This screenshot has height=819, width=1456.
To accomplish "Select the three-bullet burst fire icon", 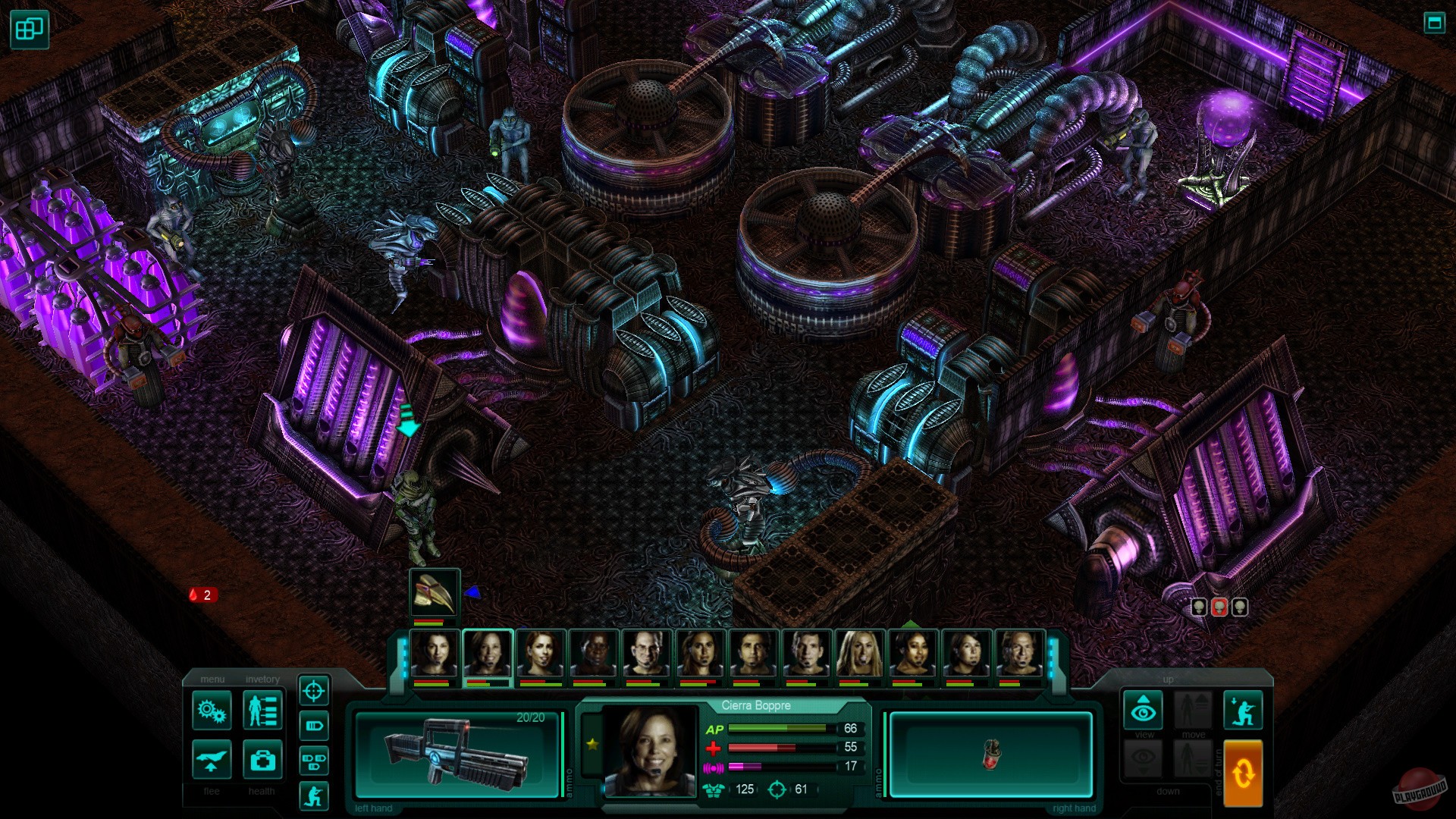I will pyautogui.click(x=315, y=759).
